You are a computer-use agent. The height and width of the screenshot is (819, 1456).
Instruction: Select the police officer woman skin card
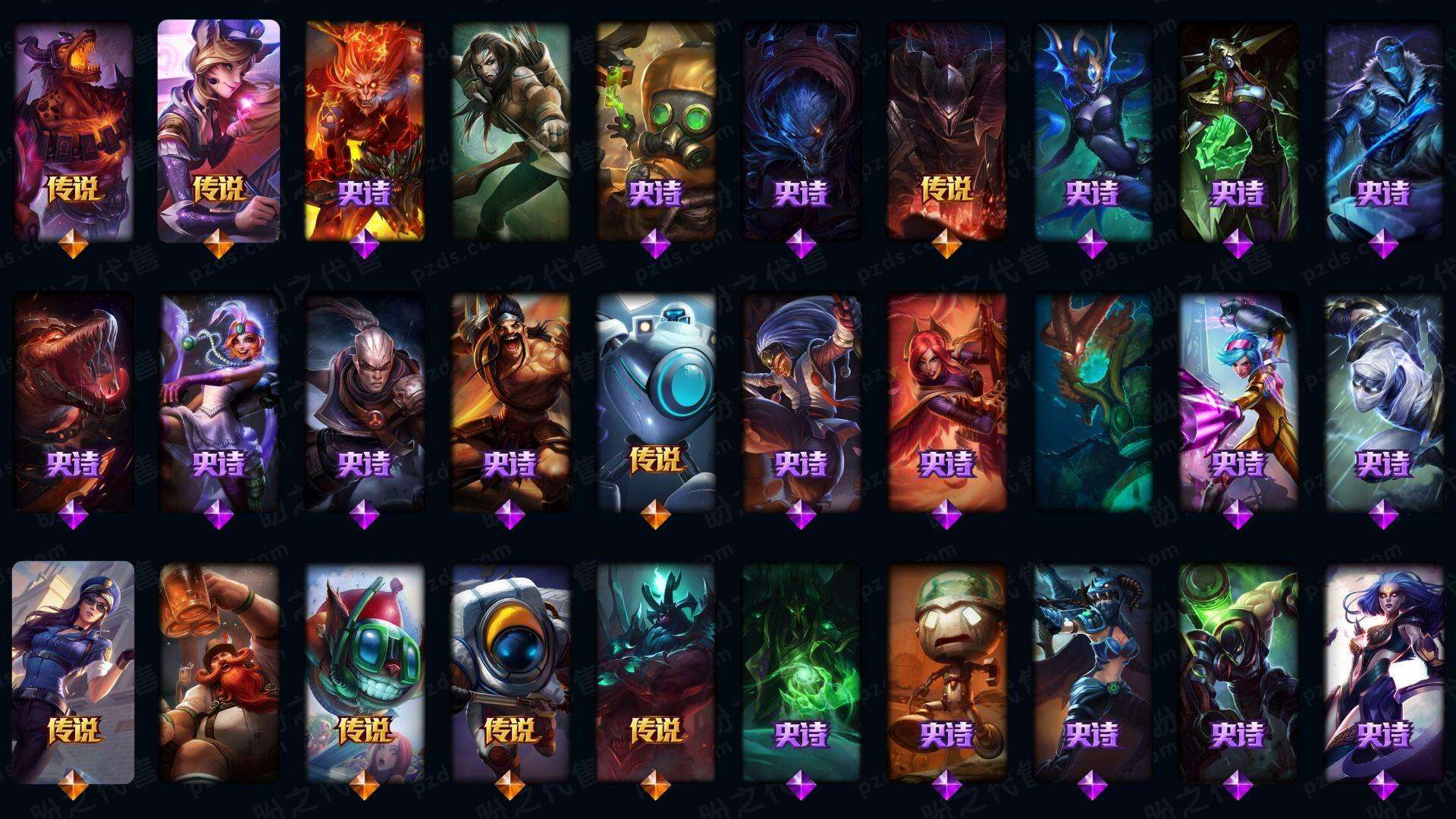(x=74, y=673)
